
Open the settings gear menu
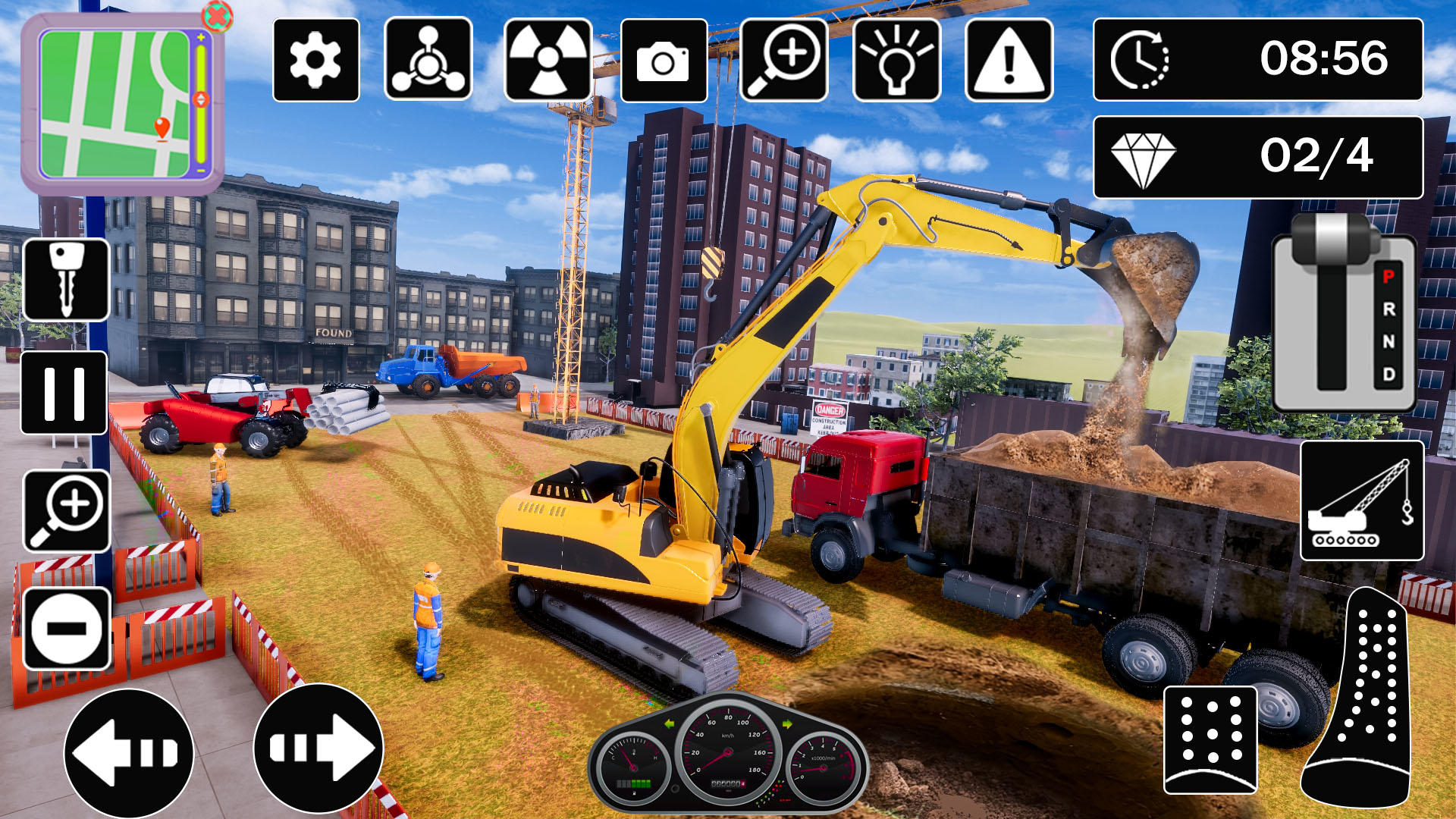tap(315, 61)
